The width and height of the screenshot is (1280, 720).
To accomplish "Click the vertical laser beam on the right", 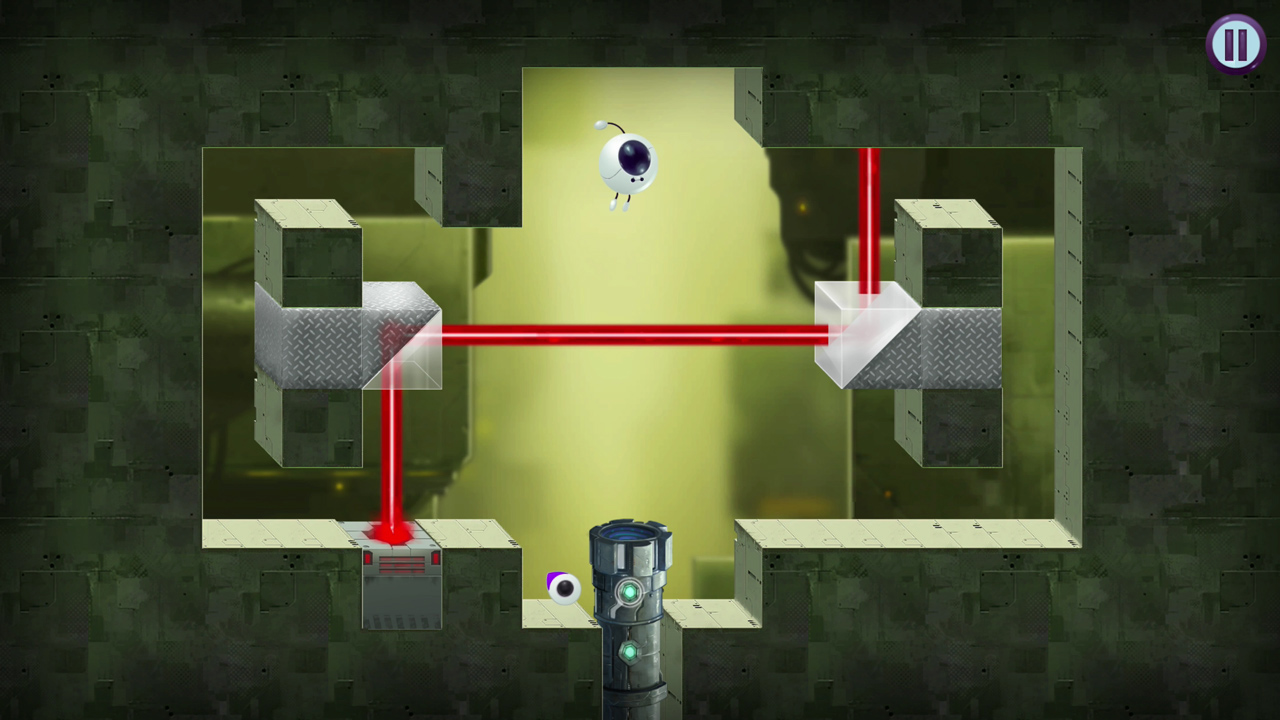I will pyautogui.click(x=869, y=220).
